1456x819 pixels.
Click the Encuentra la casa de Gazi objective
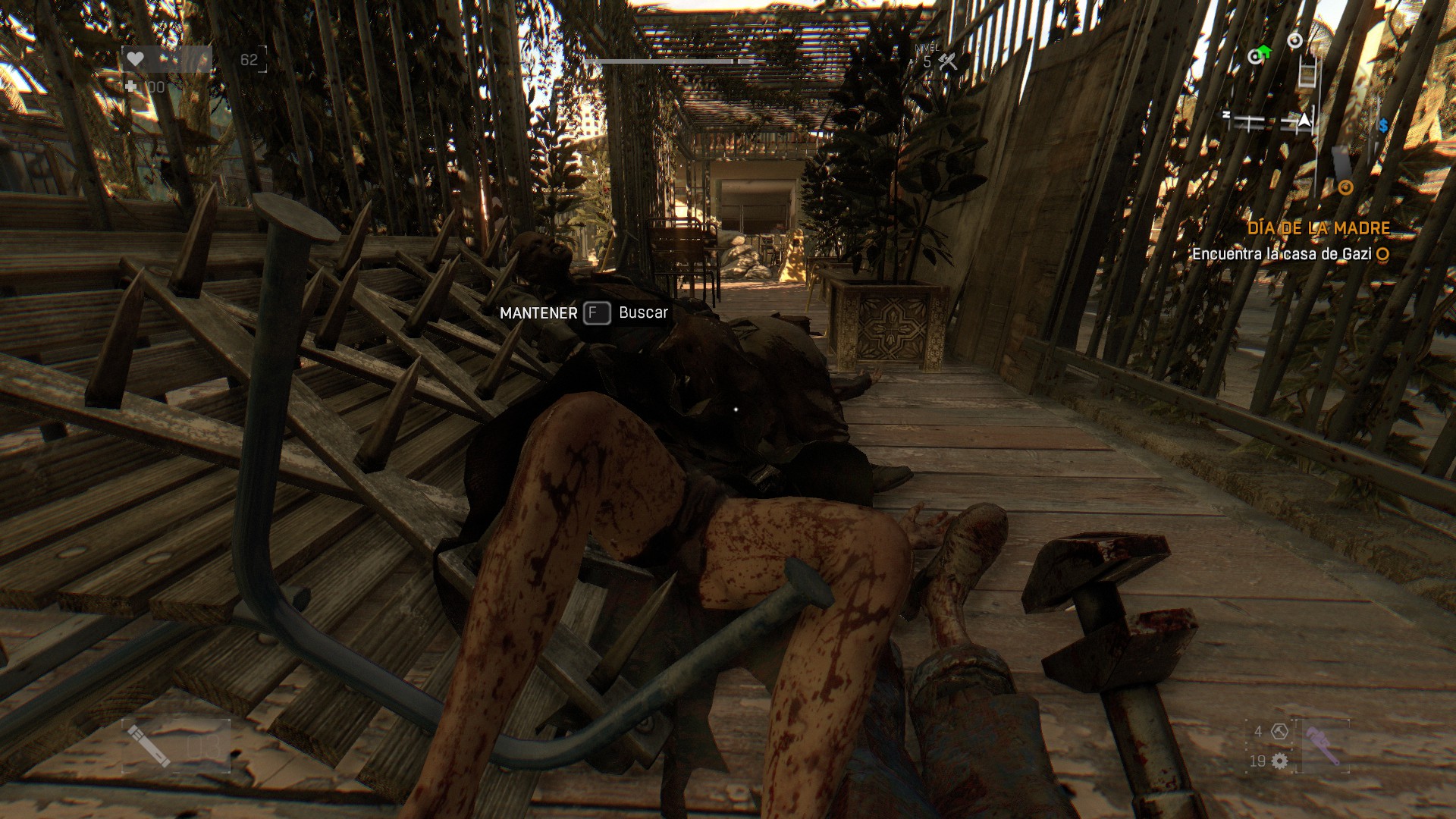[x=1282, y=254]
